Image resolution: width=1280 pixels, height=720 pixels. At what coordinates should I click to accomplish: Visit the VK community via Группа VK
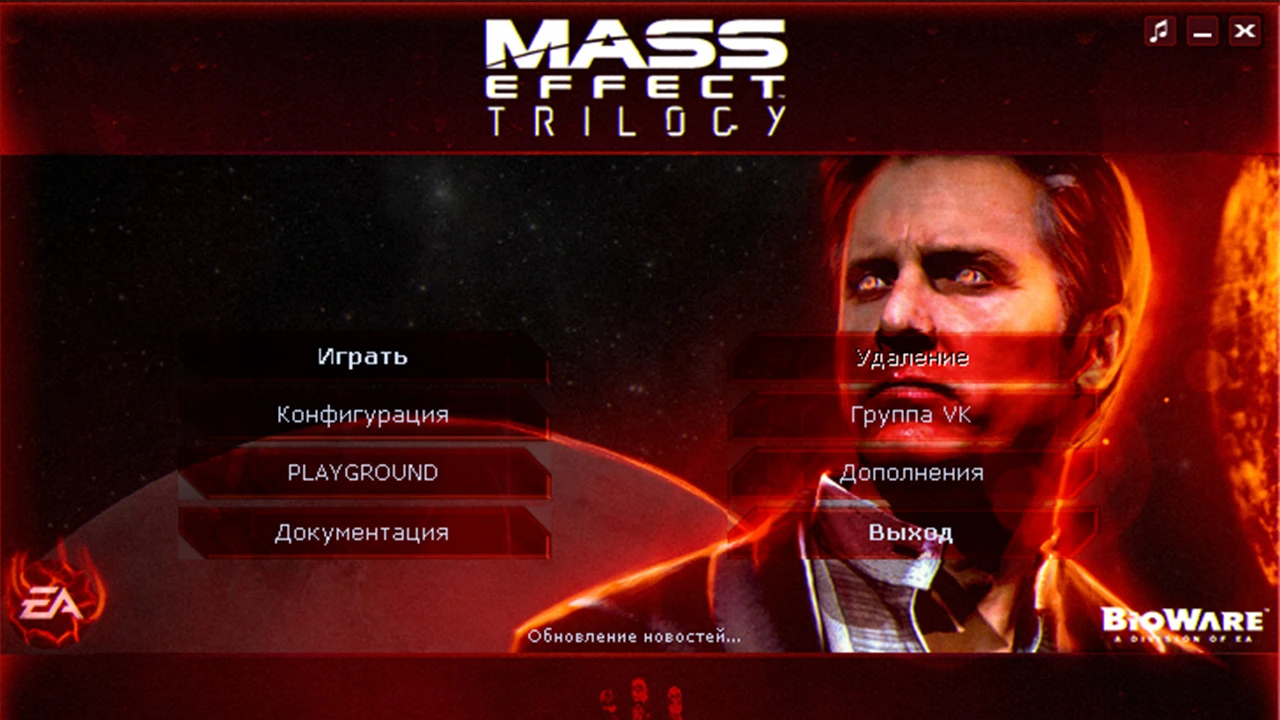click(x=911, y=414)
